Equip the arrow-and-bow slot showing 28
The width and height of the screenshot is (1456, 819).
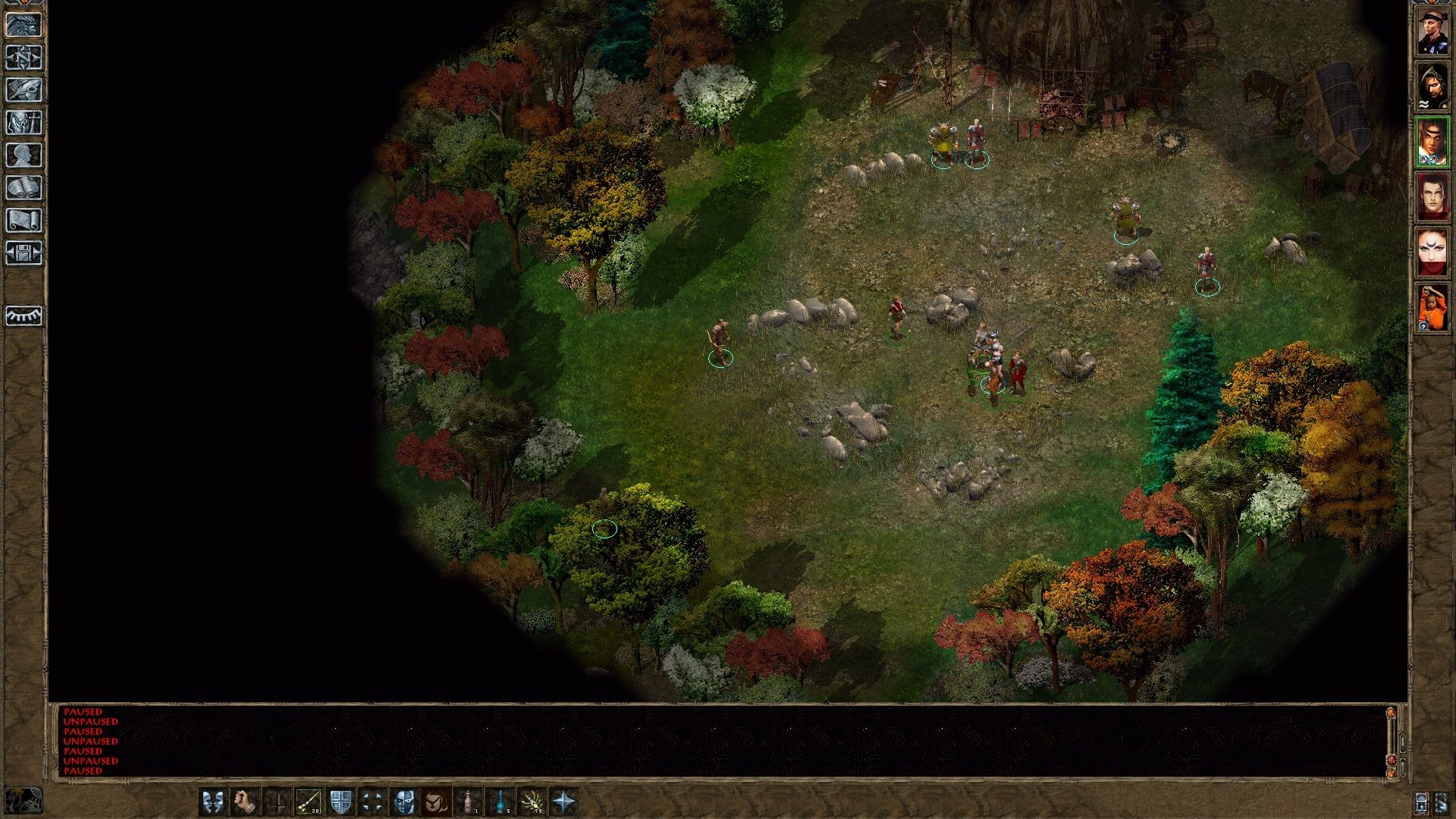click(308, 802)
